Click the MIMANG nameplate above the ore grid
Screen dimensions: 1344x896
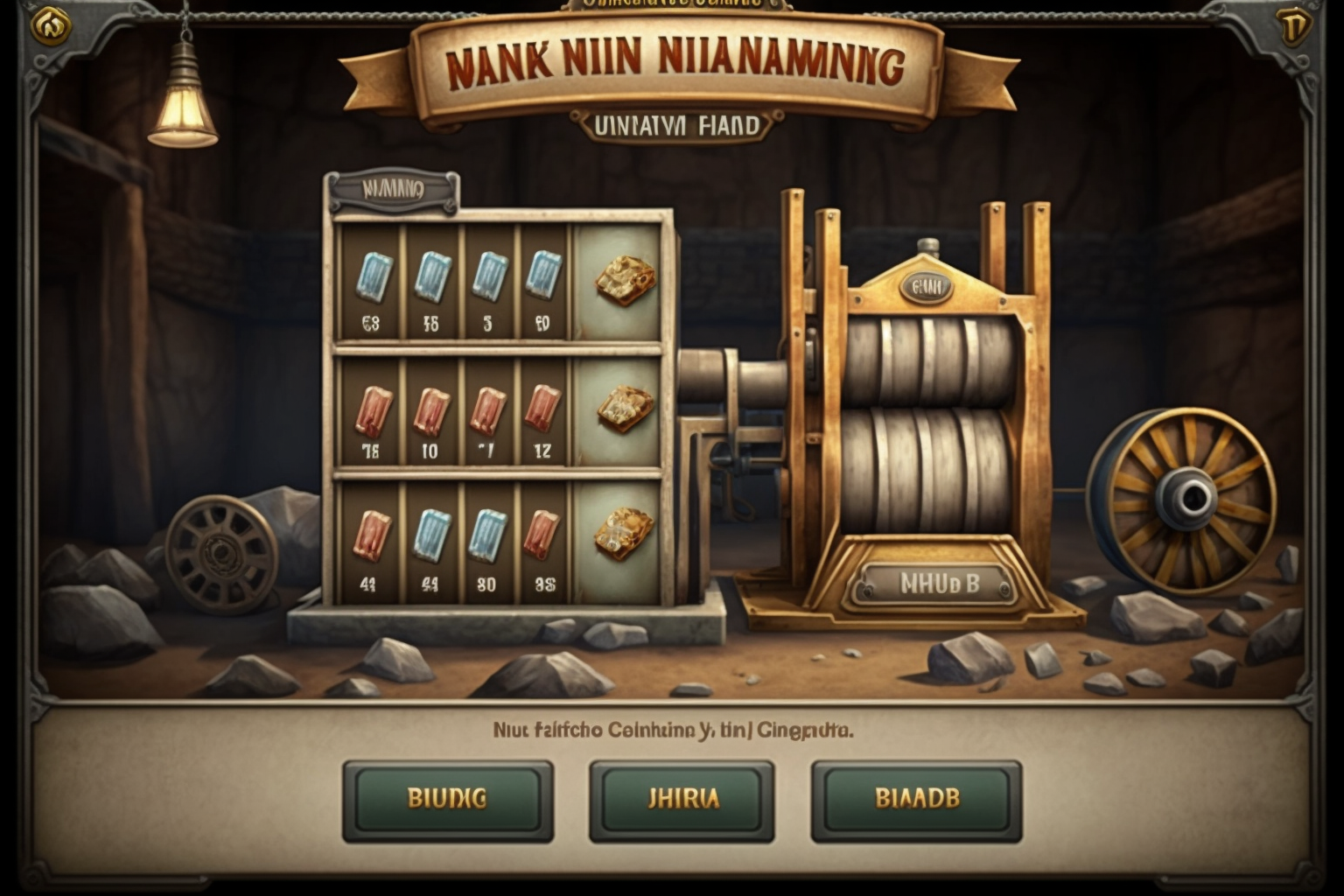[x=393, y=185]
